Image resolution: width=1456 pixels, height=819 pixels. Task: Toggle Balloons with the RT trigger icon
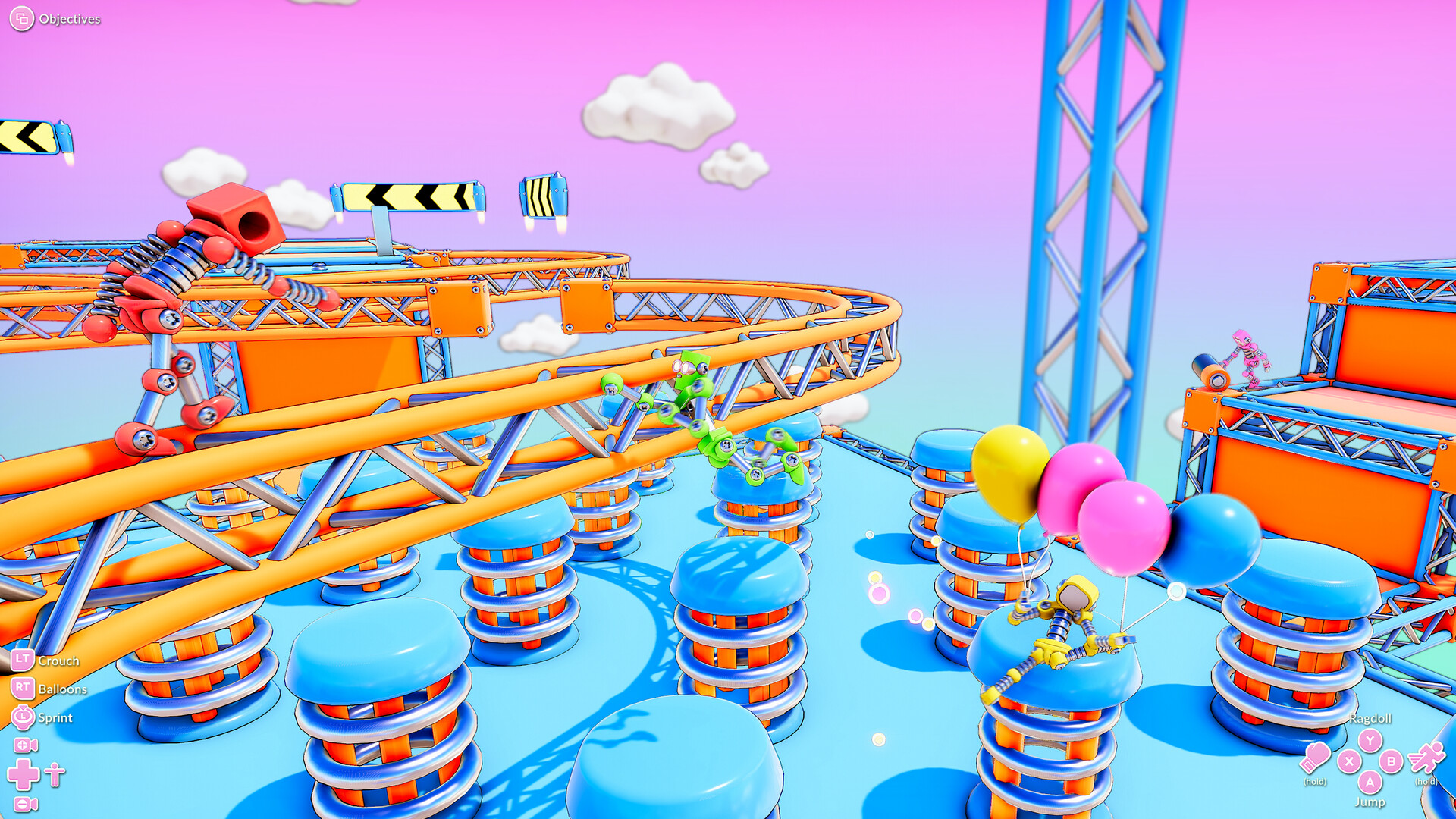(x=23, y=689)
